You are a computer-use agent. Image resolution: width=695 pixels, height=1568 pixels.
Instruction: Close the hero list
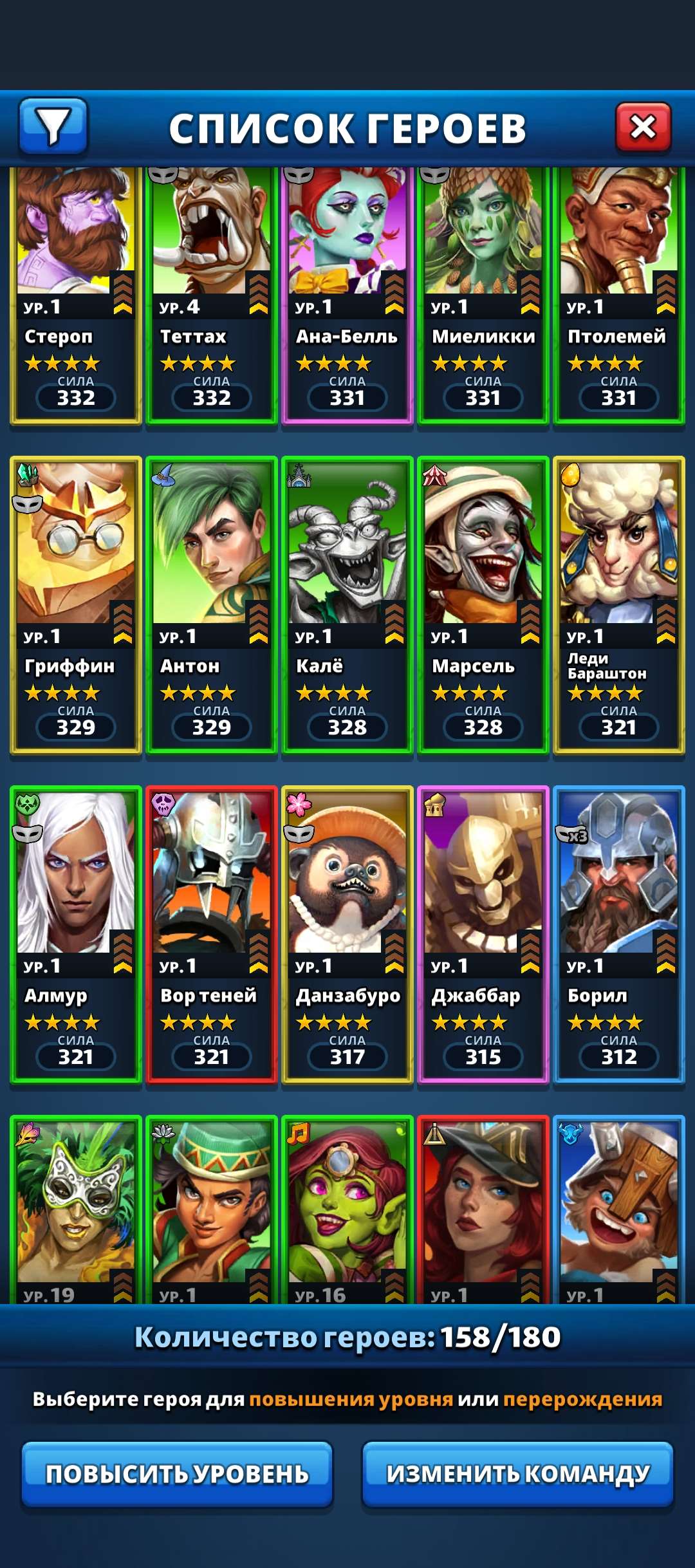(643, 127)
